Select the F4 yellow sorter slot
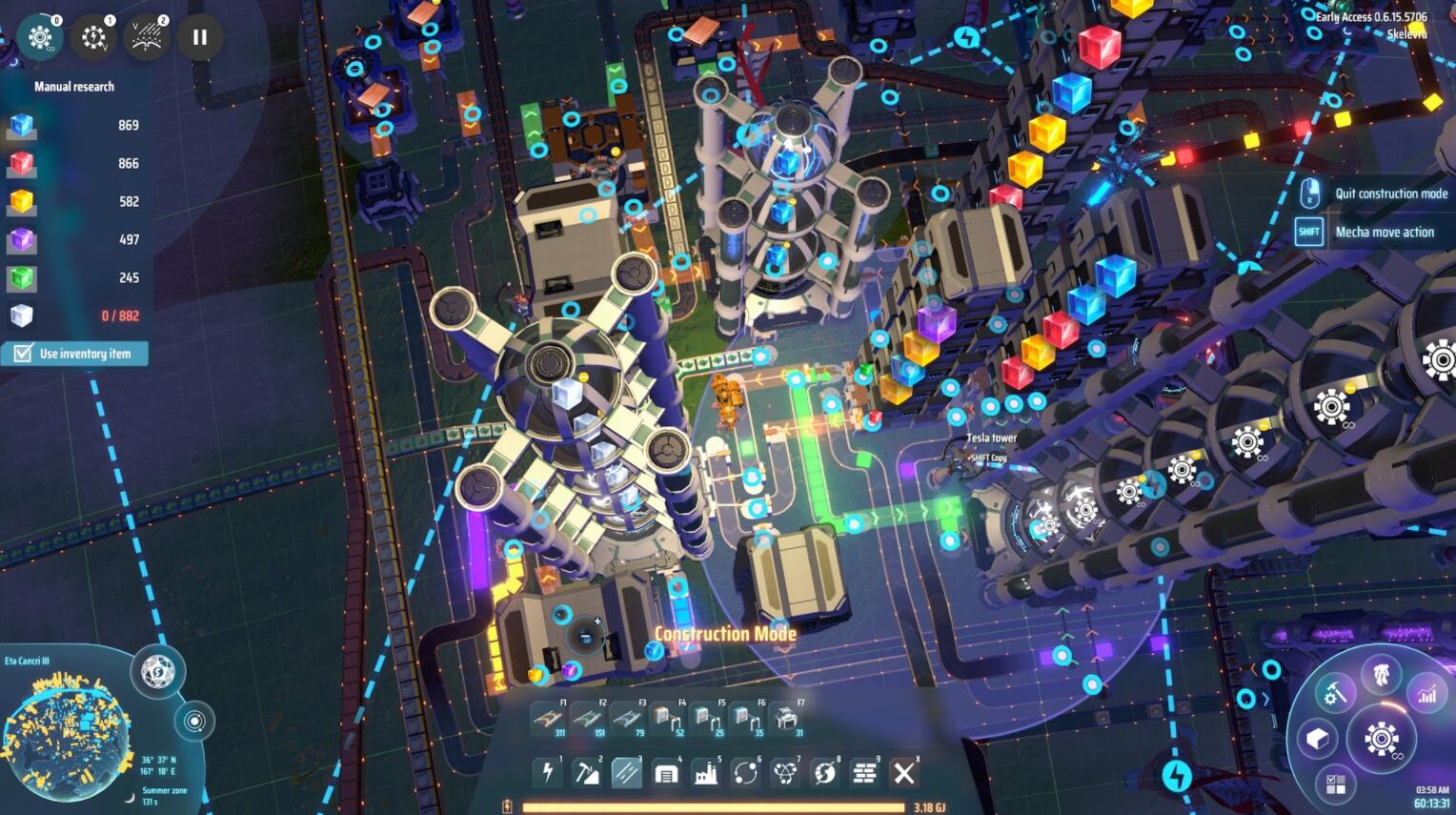 pyautogui.click(x=667, y=719)
